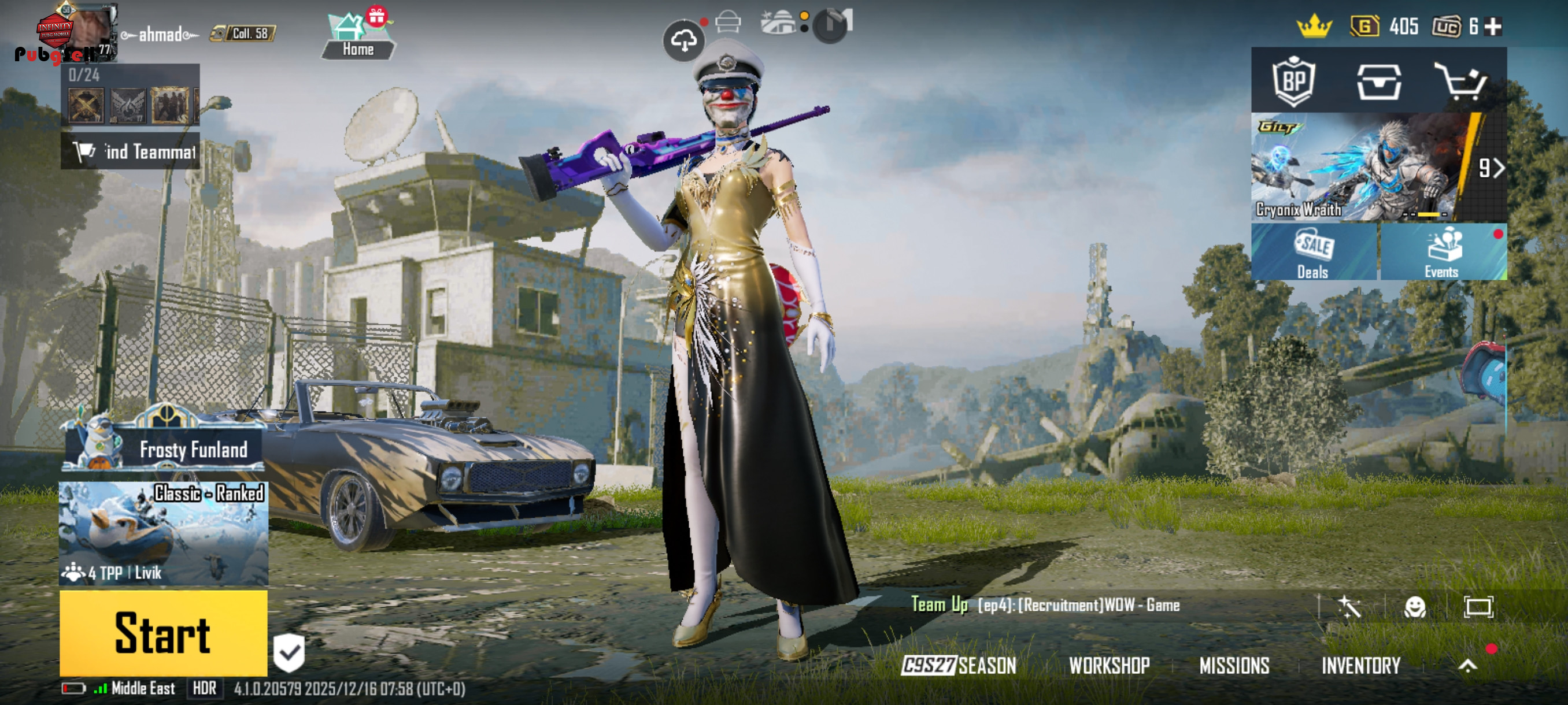Open the Deals sale panel
The height and width of the screenshot is (705, 1568).
(x=1314, y=252)
